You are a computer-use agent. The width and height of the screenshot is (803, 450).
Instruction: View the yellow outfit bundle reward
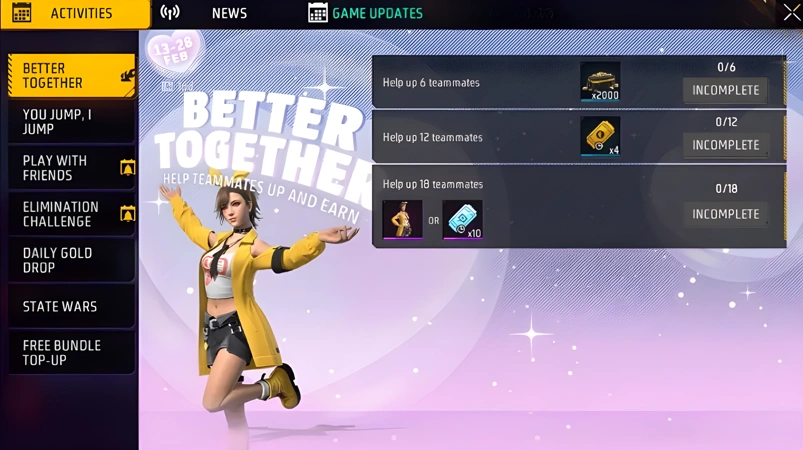pos(402,220)
